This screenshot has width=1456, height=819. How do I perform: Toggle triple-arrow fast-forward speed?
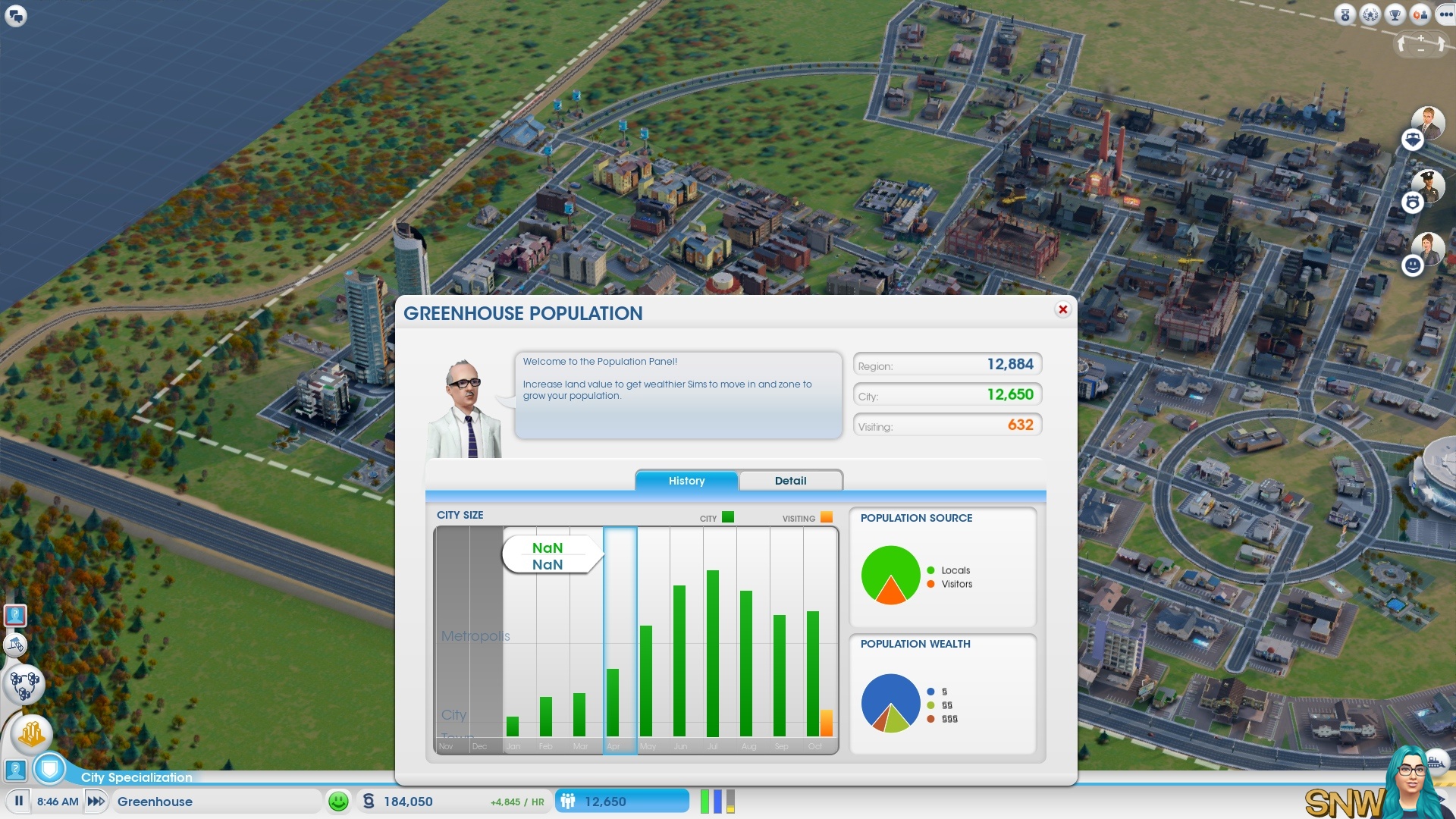[x=96, y=802]
